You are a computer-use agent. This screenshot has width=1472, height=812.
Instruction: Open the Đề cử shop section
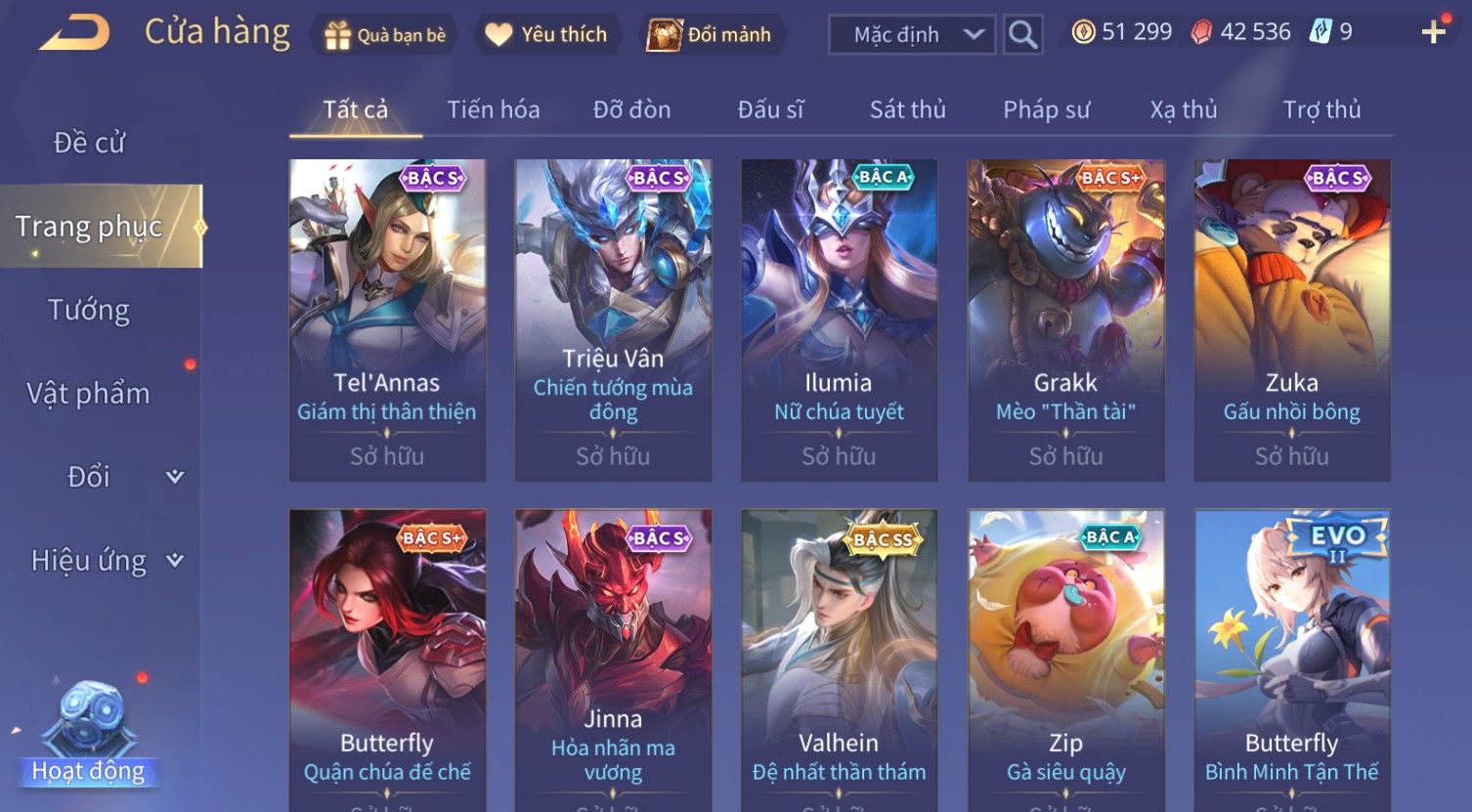[x=89, y=143]
